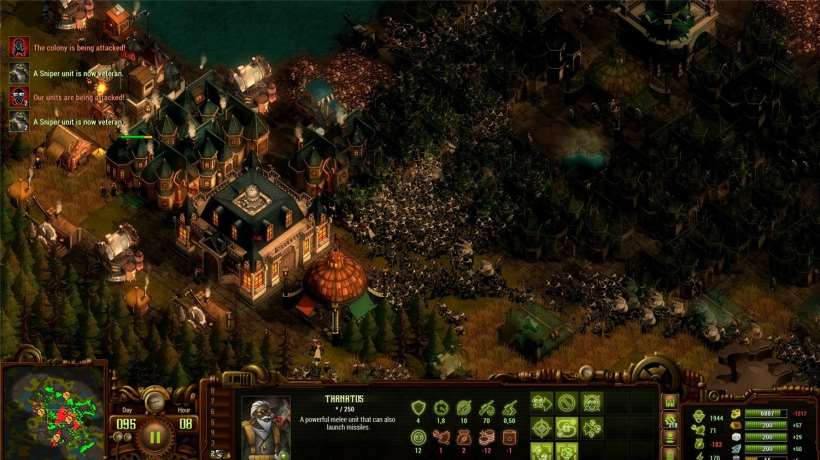Click the top side-panel button right of commands

click(670, 401)
